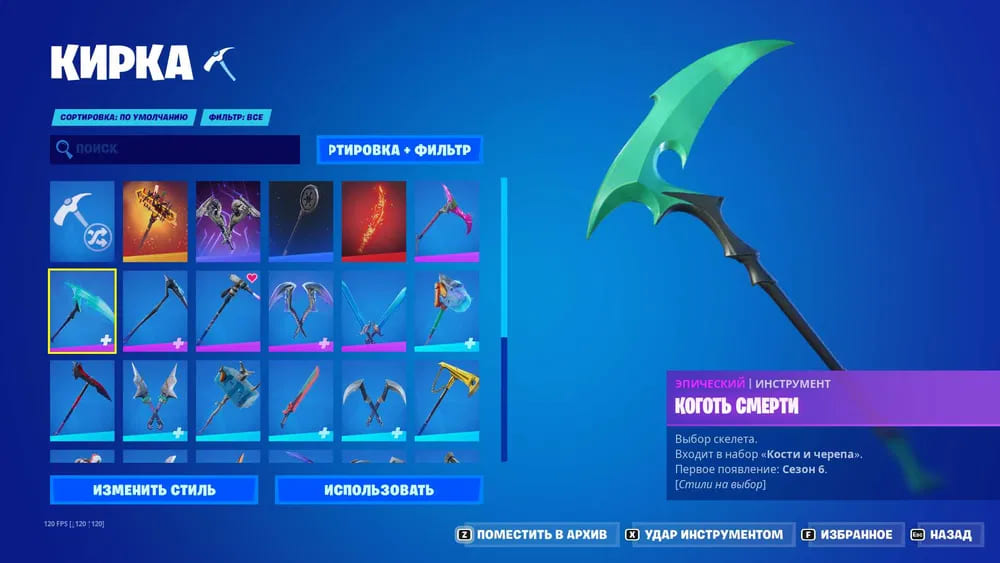
Task: Open the sorting and filter options button
Action: (399, 150)
